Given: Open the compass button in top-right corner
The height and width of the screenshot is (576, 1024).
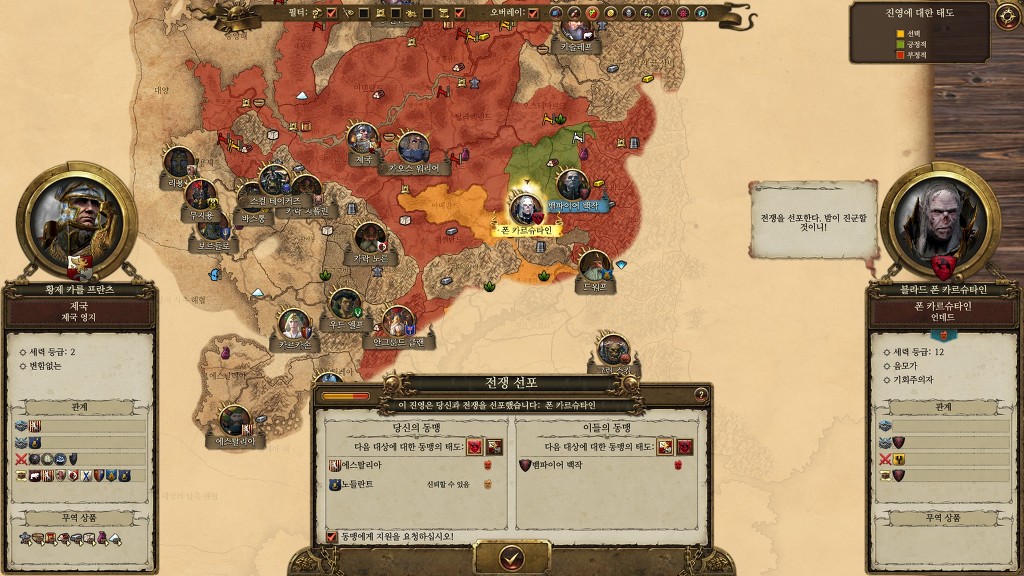Looking at the screenshot, I should [1007, 15].
